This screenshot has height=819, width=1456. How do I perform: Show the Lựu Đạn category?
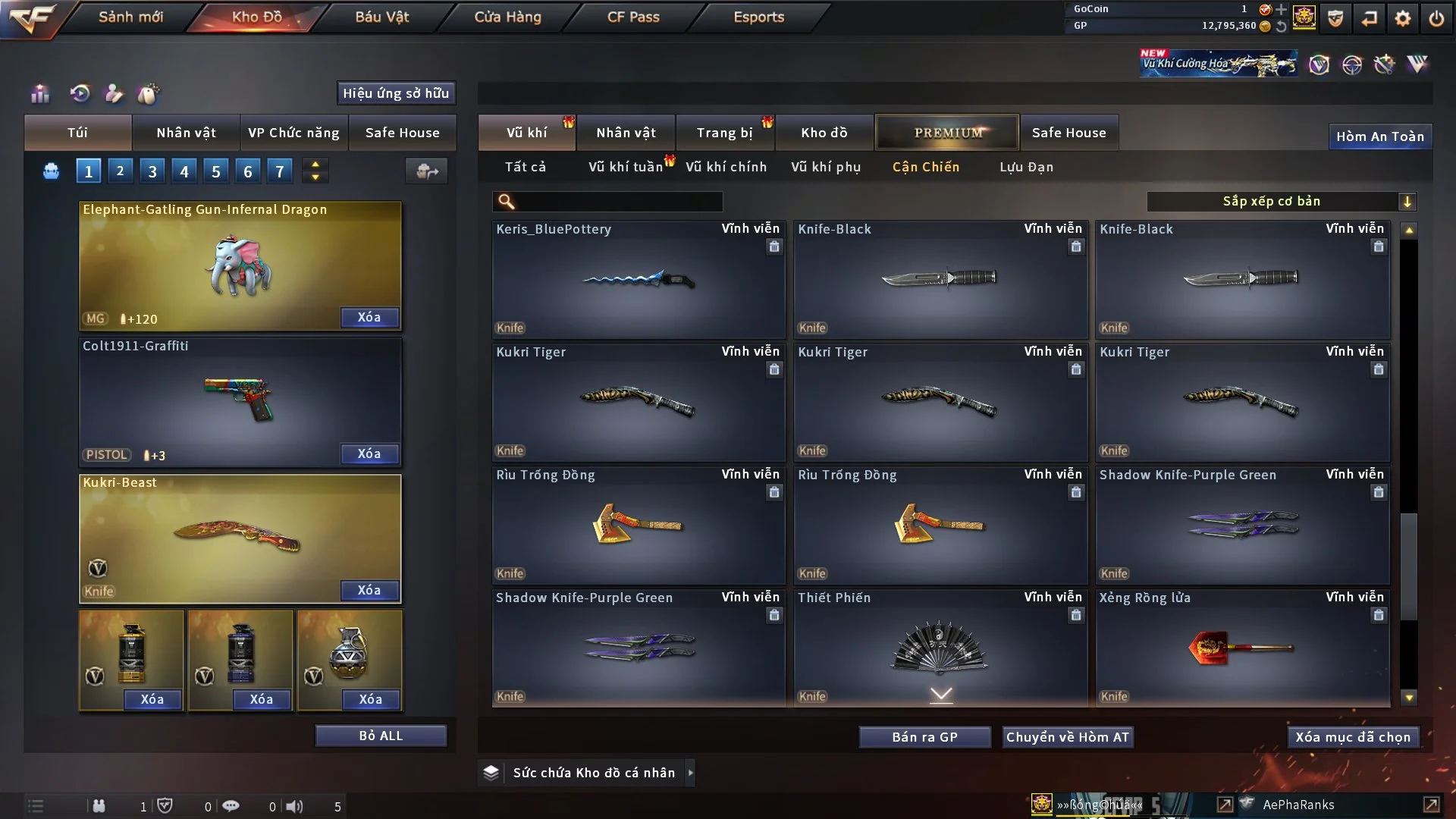pos(1026,167)
